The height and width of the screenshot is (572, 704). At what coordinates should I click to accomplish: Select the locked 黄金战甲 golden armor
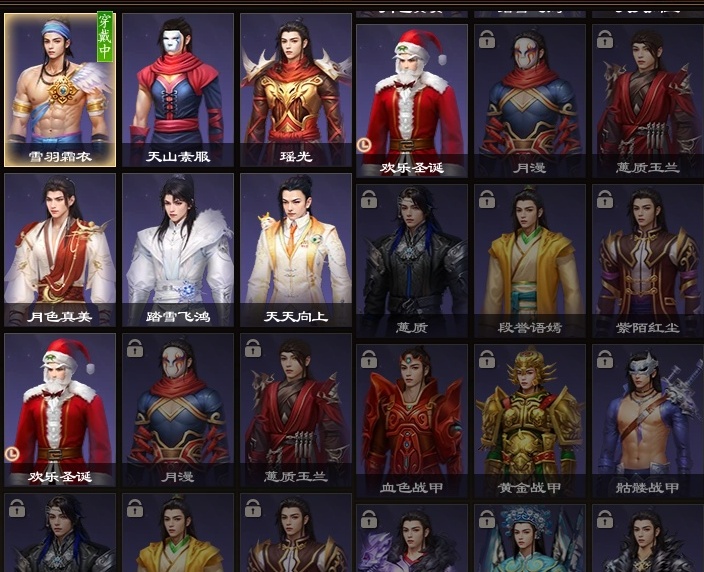(x=529, y=420)
